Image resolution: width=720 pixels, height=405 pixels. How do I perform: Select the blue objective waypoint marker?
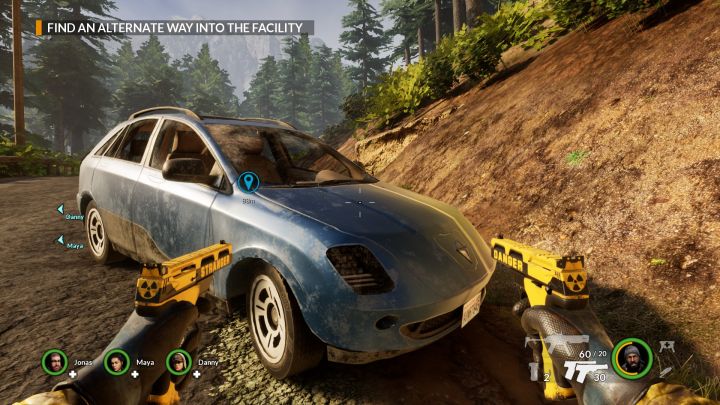pyautogui.click(x=248, y=181)
